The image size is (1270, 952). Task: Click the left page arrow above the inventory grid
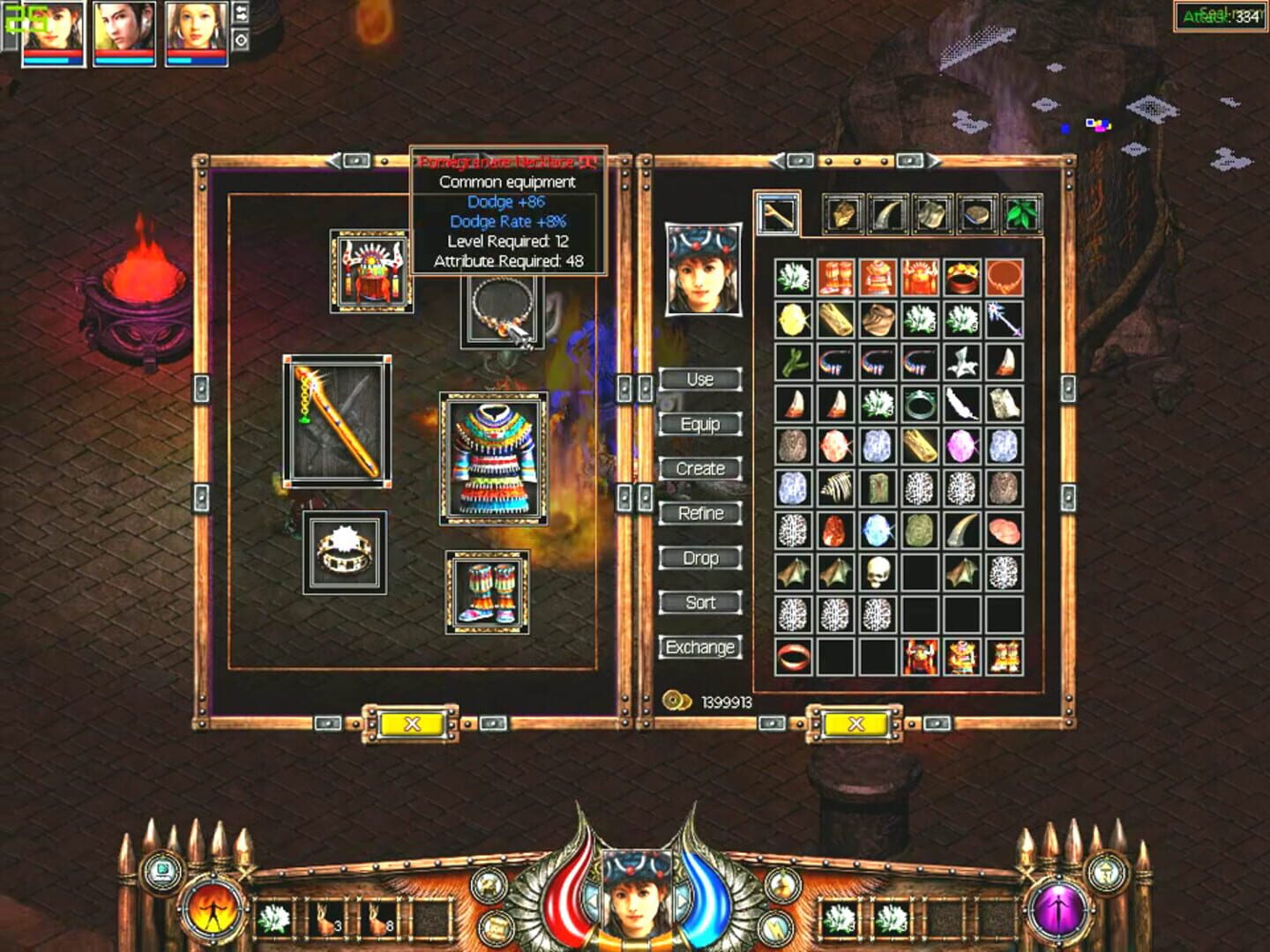(x=776, y=161)
